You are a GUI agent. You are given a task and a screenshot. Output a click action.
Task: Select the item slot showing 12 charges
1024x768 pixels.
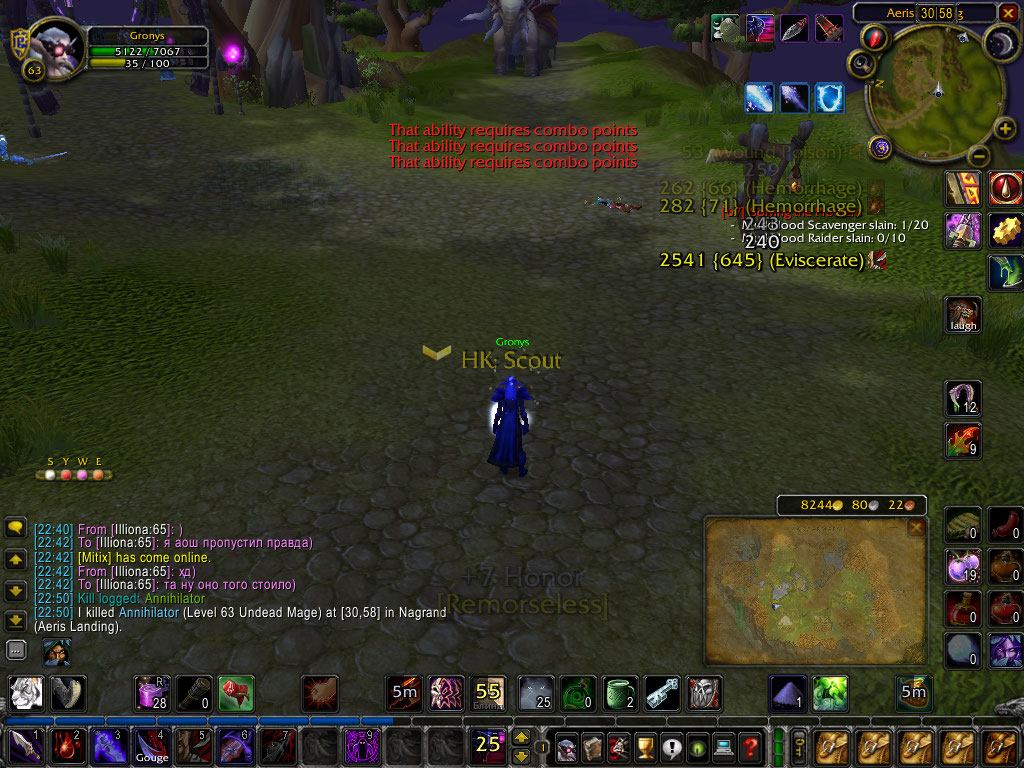(964, 398)
